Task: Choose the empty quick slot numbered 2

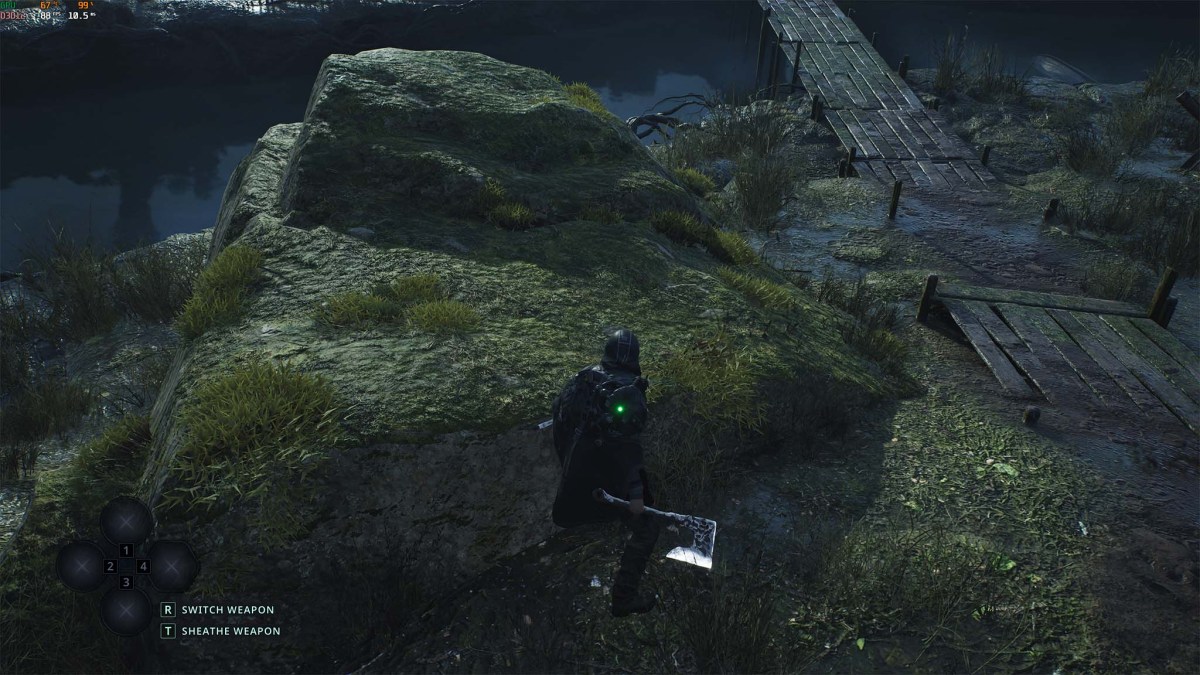Action: pos(82,567)
